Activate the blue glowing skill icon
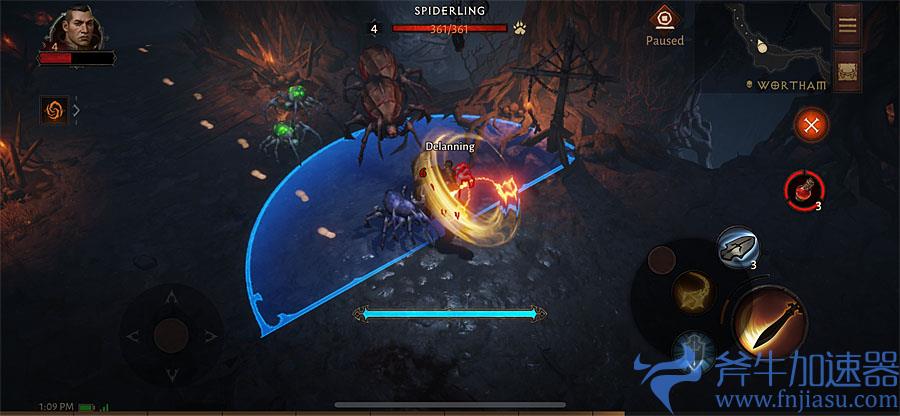Viewport: 900px width, 416px height. point(692,352)
